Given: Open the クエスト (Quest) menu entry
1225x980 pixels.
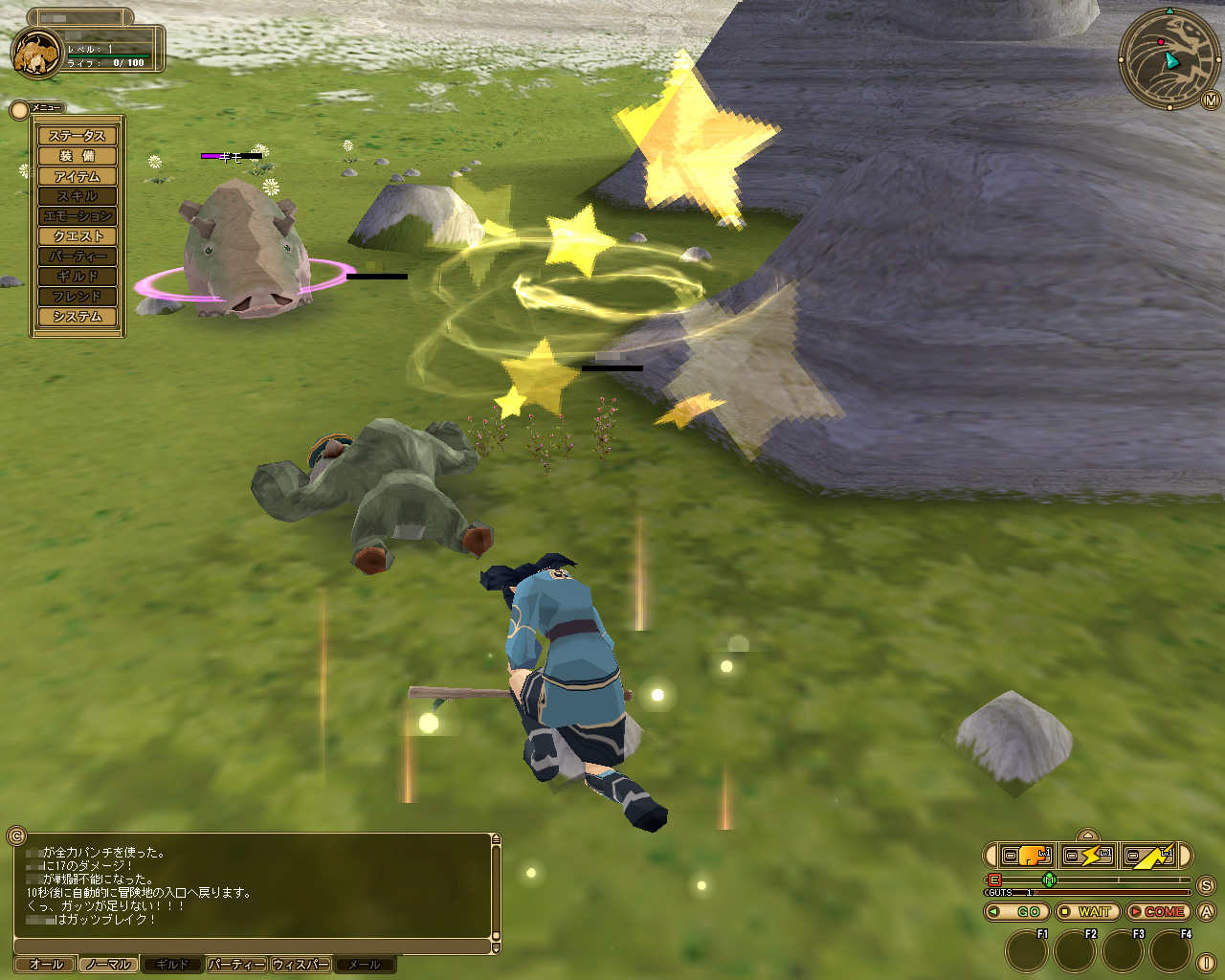Looking at the screenshot, I should [78, 236].
